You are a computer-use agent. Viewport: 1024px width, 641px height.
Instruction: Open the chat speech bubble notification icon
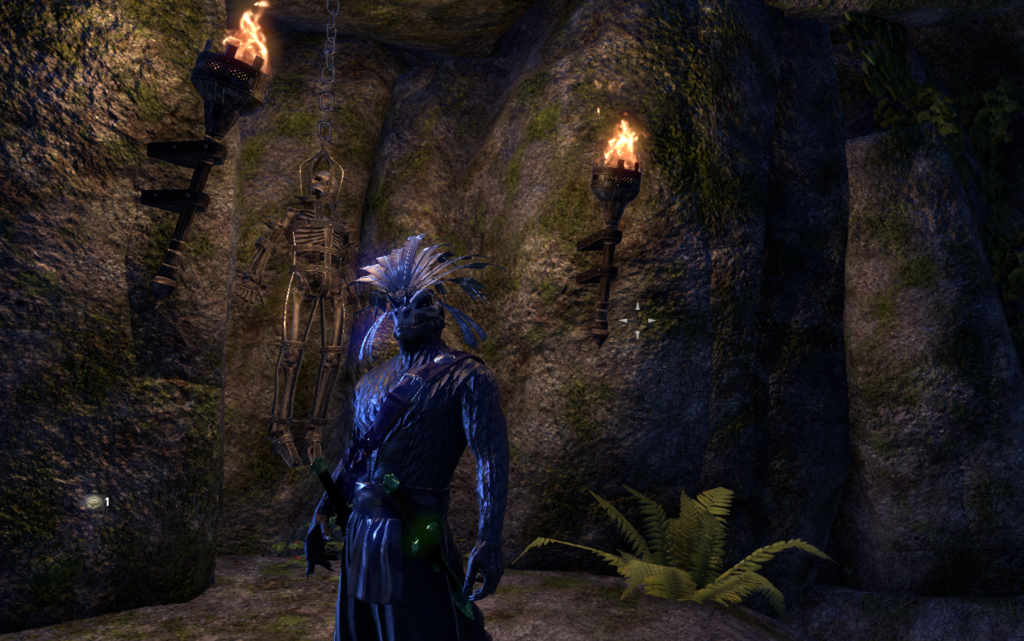(93, 502)
